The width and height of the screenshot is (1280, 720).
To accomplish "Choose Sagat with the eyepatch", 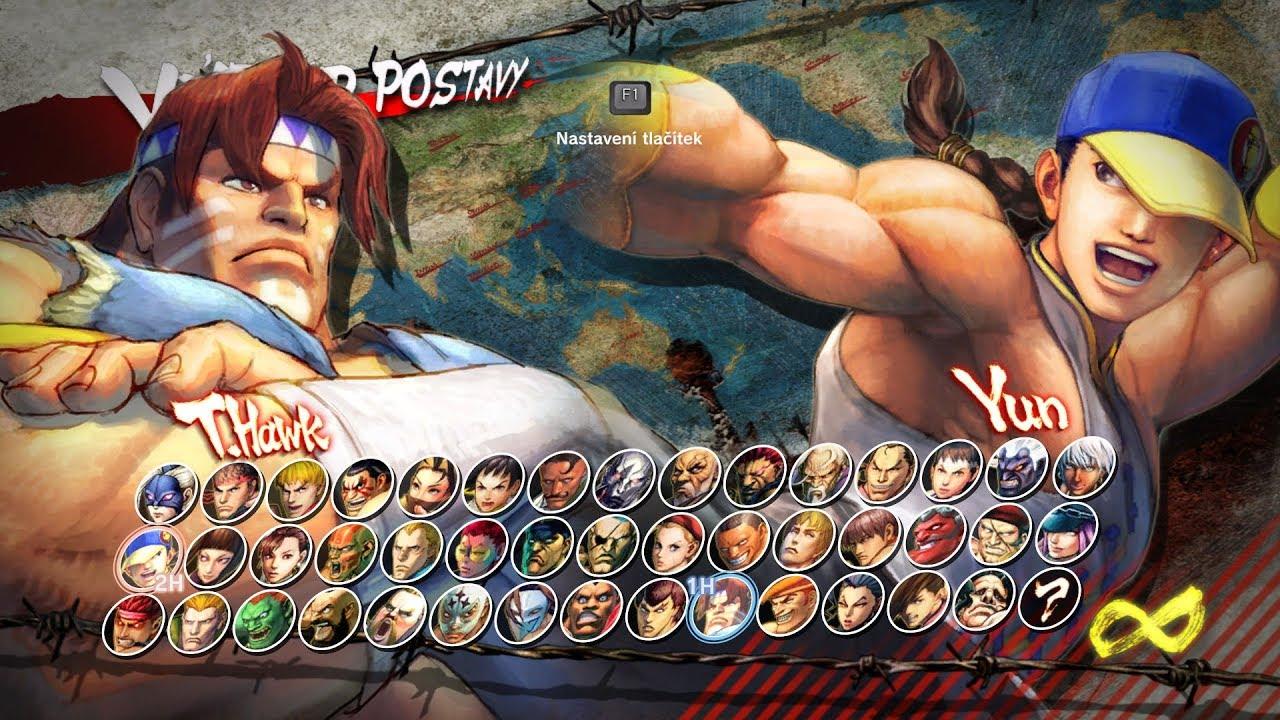I will 609,544.
